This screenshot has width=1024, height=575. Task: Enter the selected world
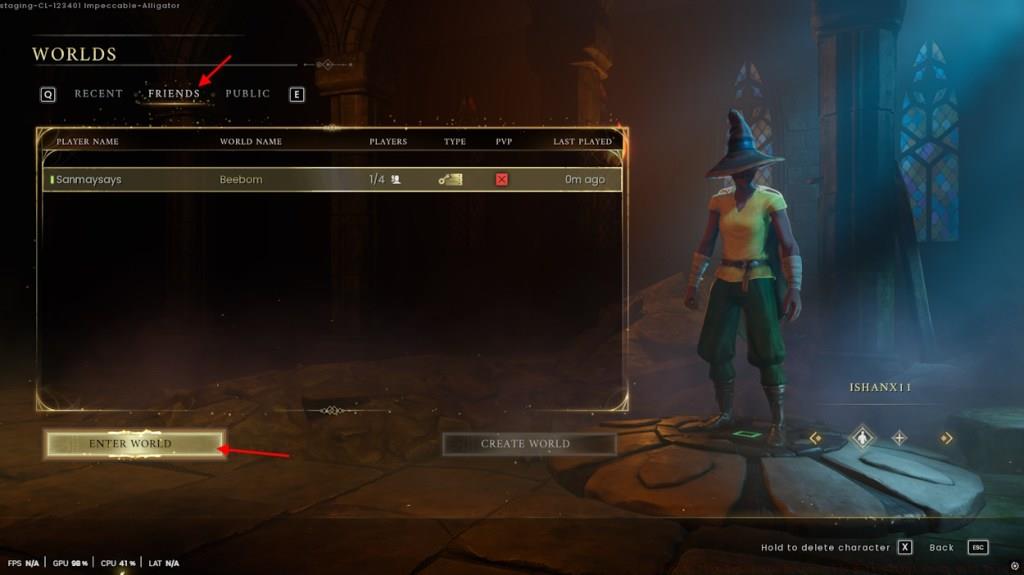pyautogui.click(x=131, y=444)
